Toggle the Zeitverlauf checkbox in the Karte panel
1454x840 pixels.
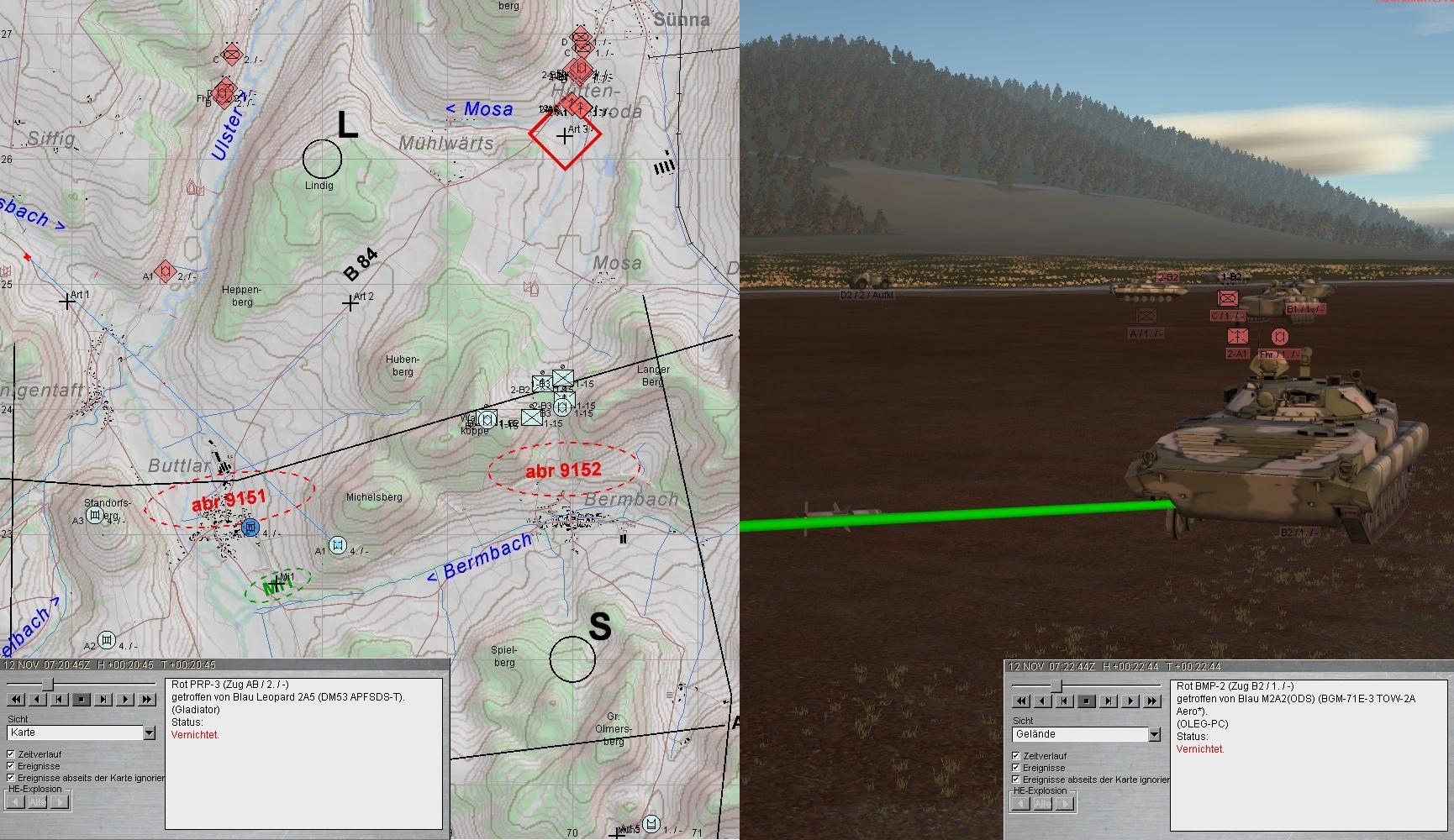point(11,754)
